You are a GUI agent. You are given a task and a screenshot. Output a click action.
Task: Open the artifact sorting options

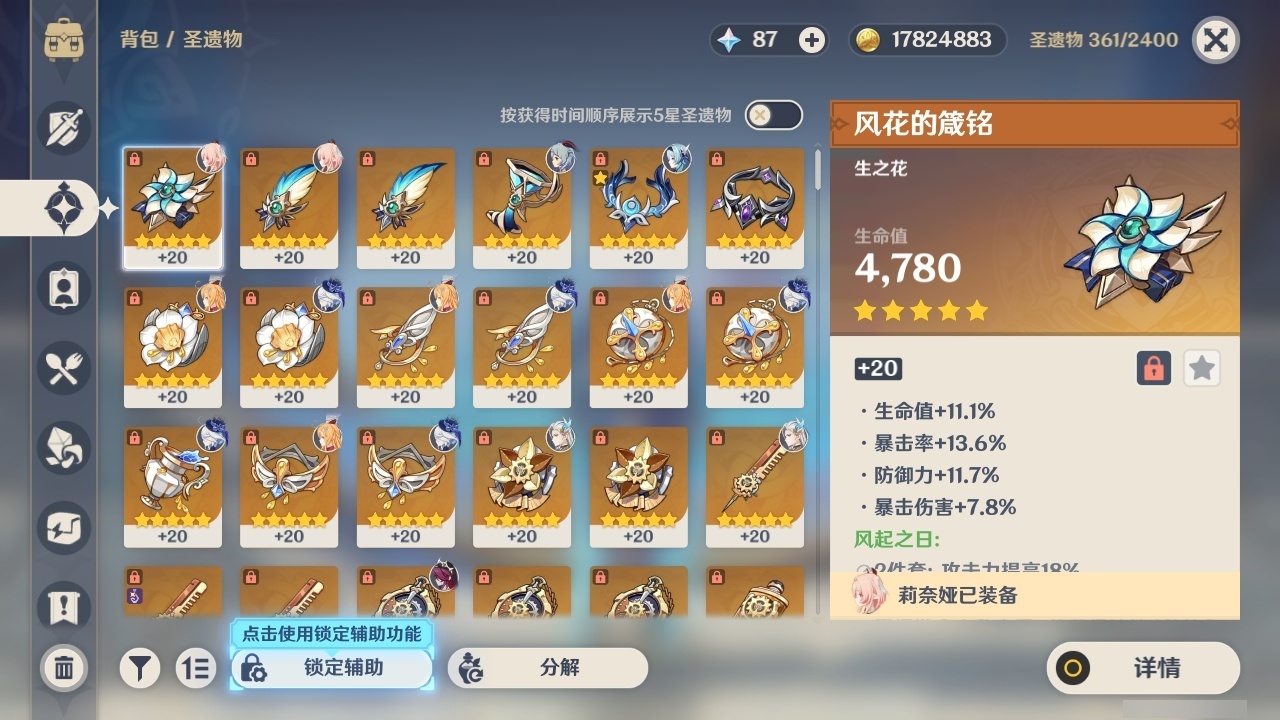[x=196, y=668]
